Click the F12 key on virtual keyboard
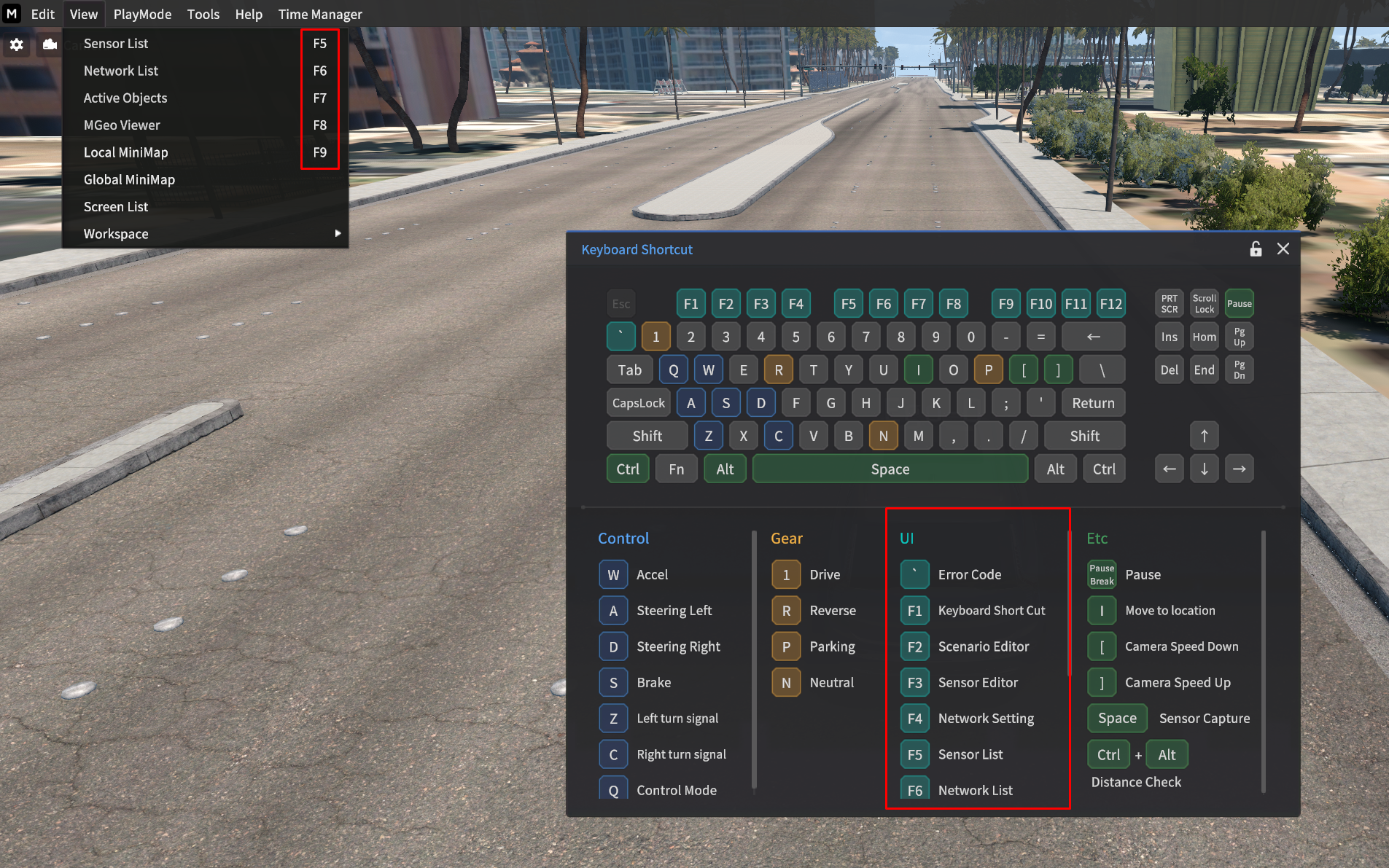The width and height of the screenshot is (1389, 868). [x=1110, y=304]
